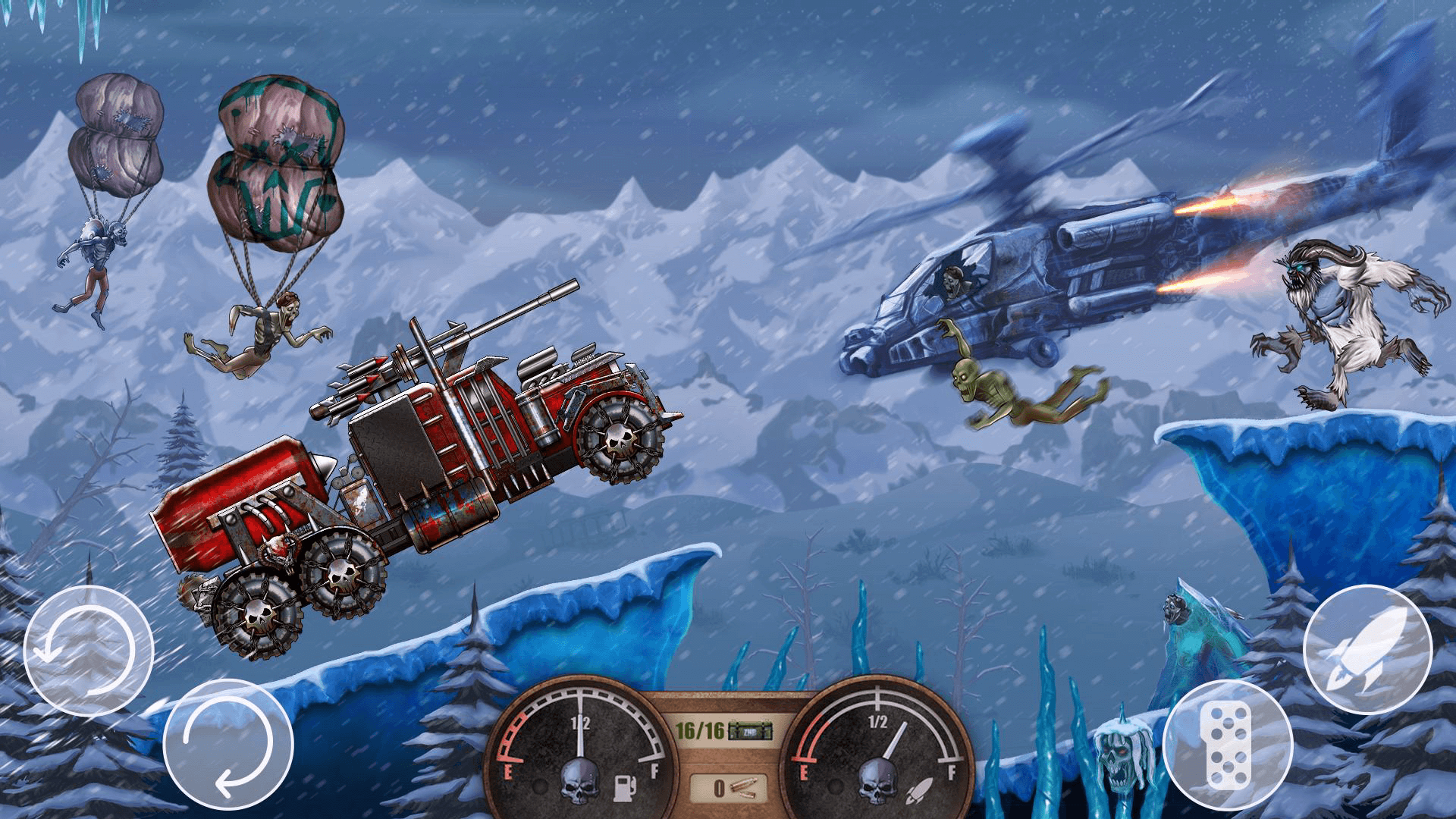Fire the rocket boost button
This screenshot has width=1456, height=819.
pyautogui.click(x=1367, y=651)
